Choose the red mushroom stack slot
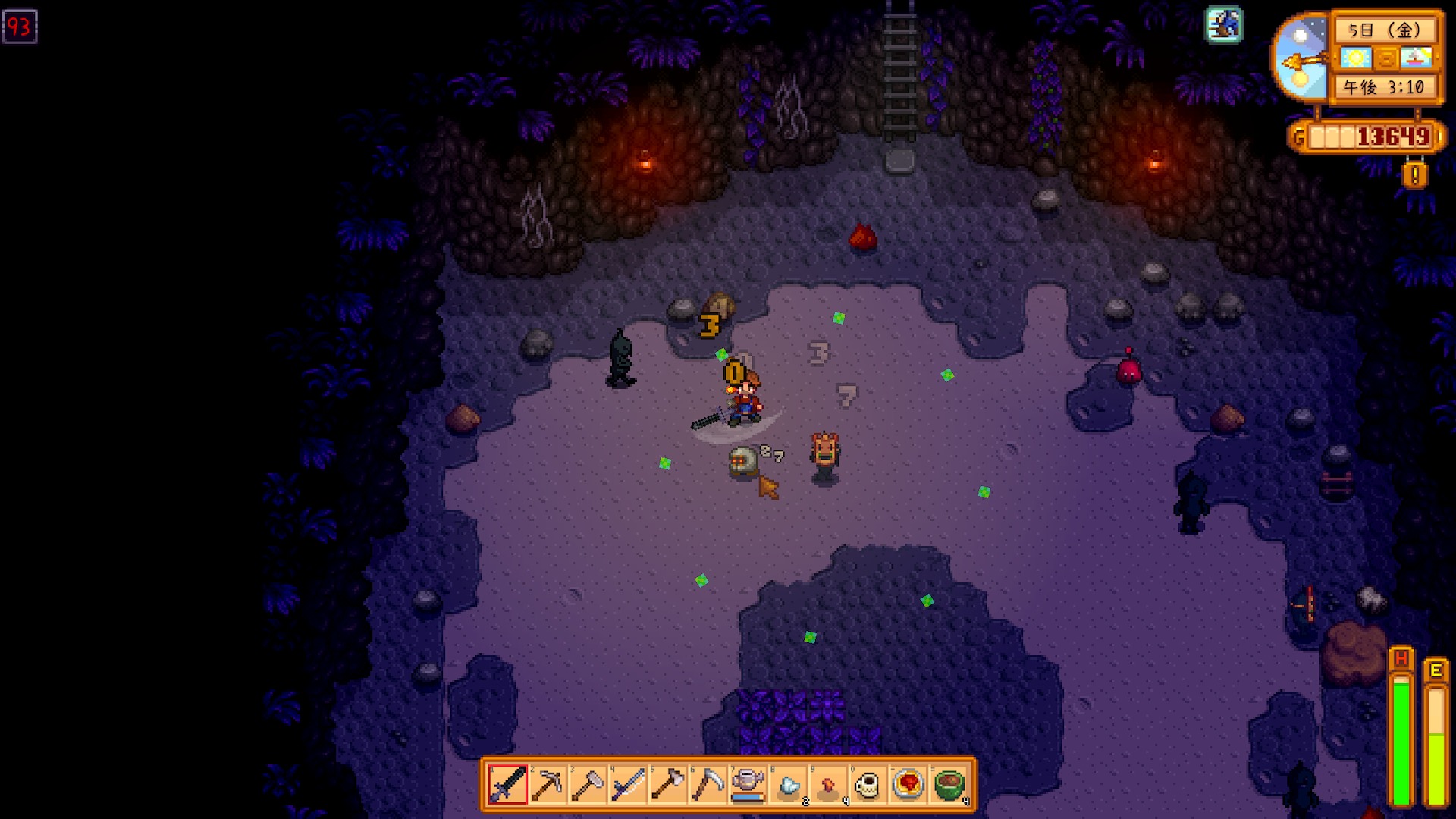This screenshot has width=1456, height=819. pyautogui.click(x=828, y=784)
